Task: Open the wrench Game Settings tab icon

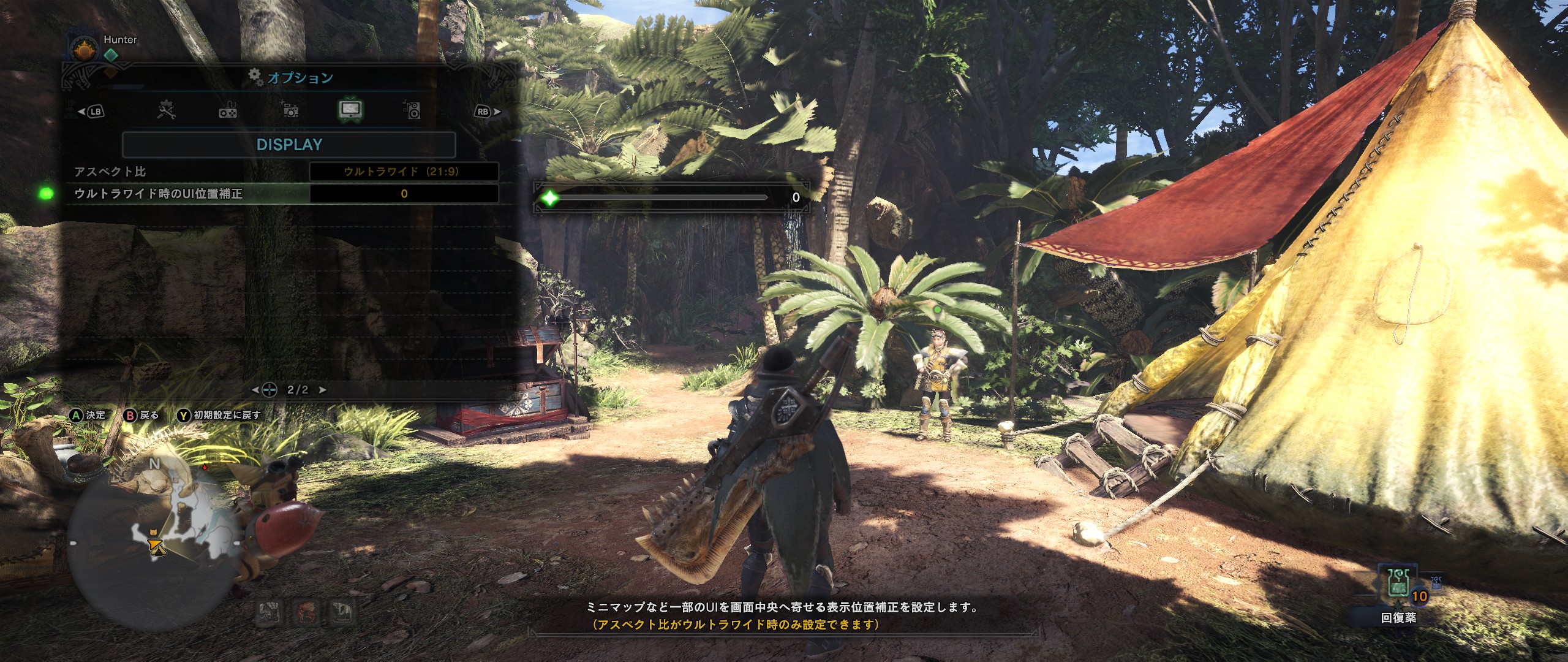Action: point(165,110)
